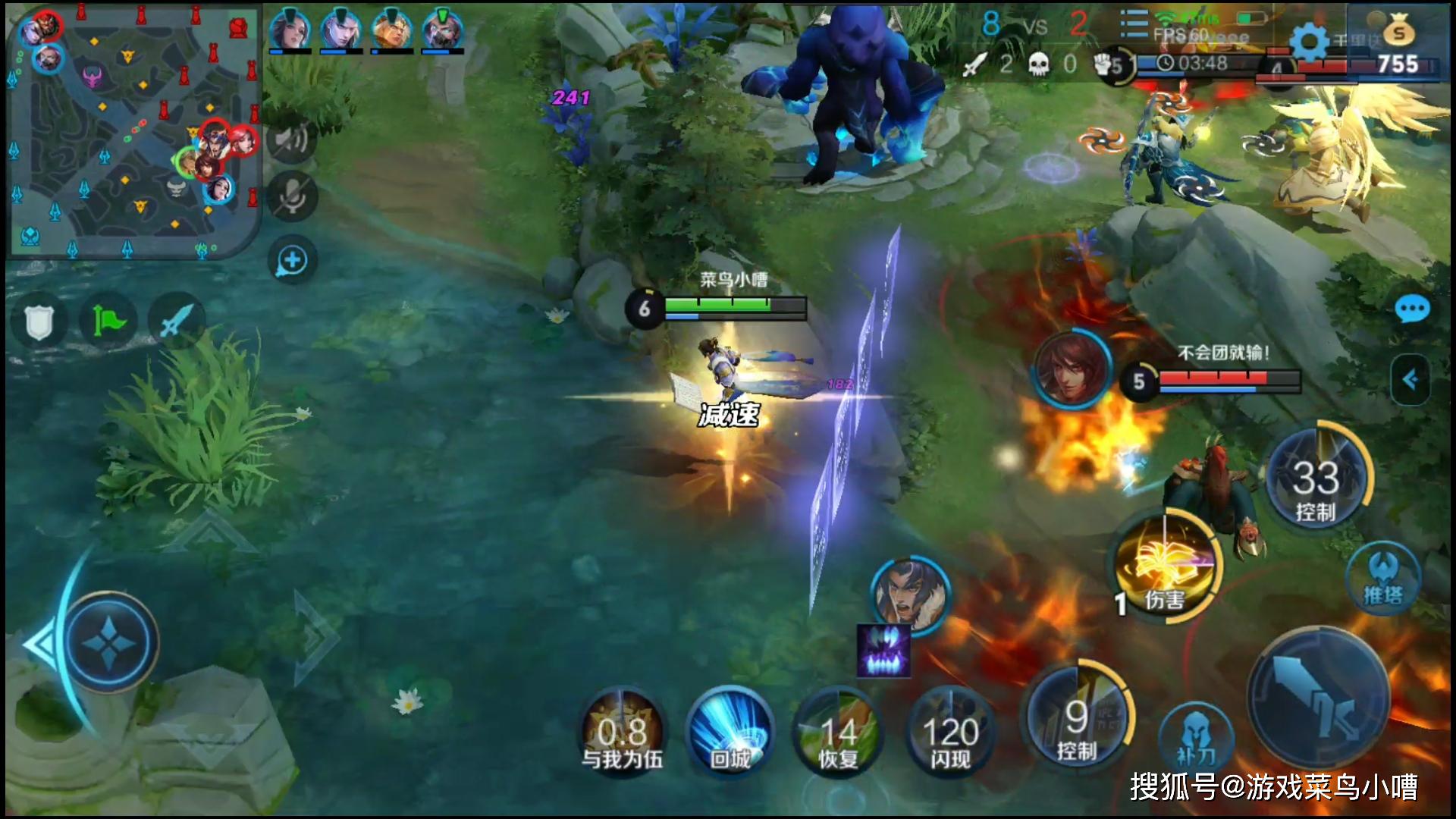This screenshot has width=1456, height=819.
Task: Send the shield defend signal
Action: point(38,322)
